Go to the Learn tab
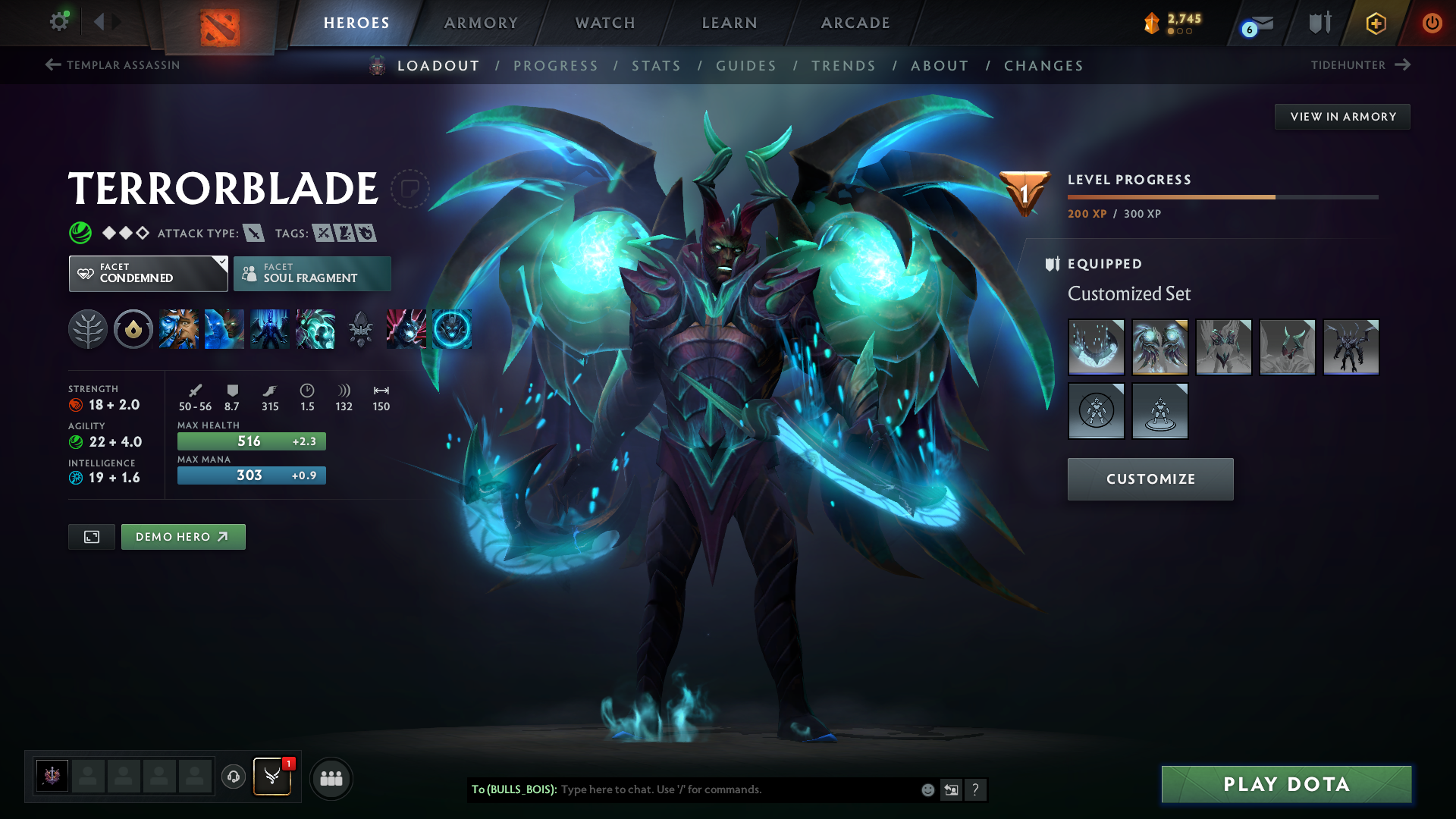 coord(730,23)
